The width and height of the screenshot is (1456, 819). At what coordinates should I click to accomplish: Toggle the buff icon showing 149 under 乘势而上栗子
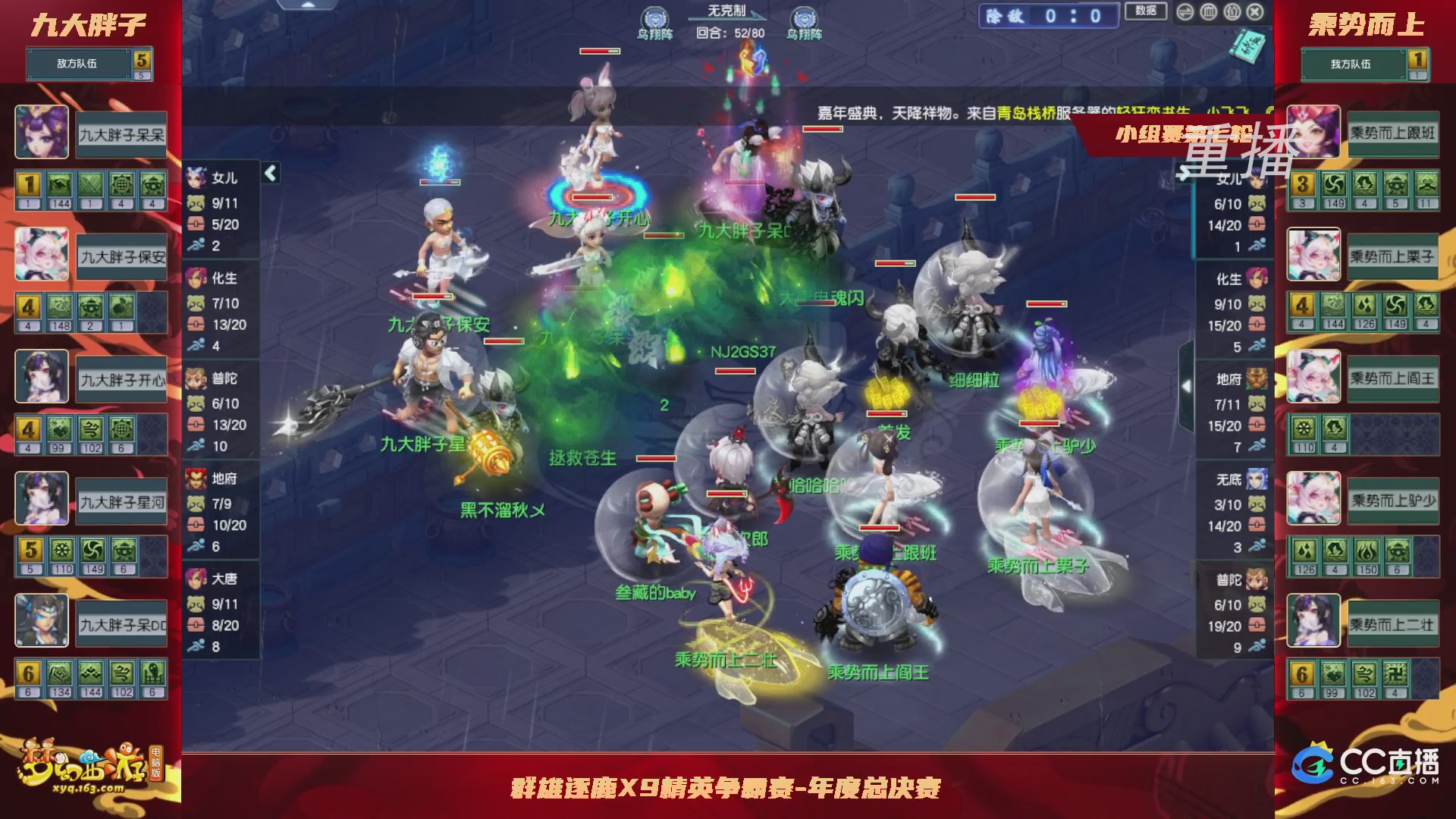(1396, 305)
